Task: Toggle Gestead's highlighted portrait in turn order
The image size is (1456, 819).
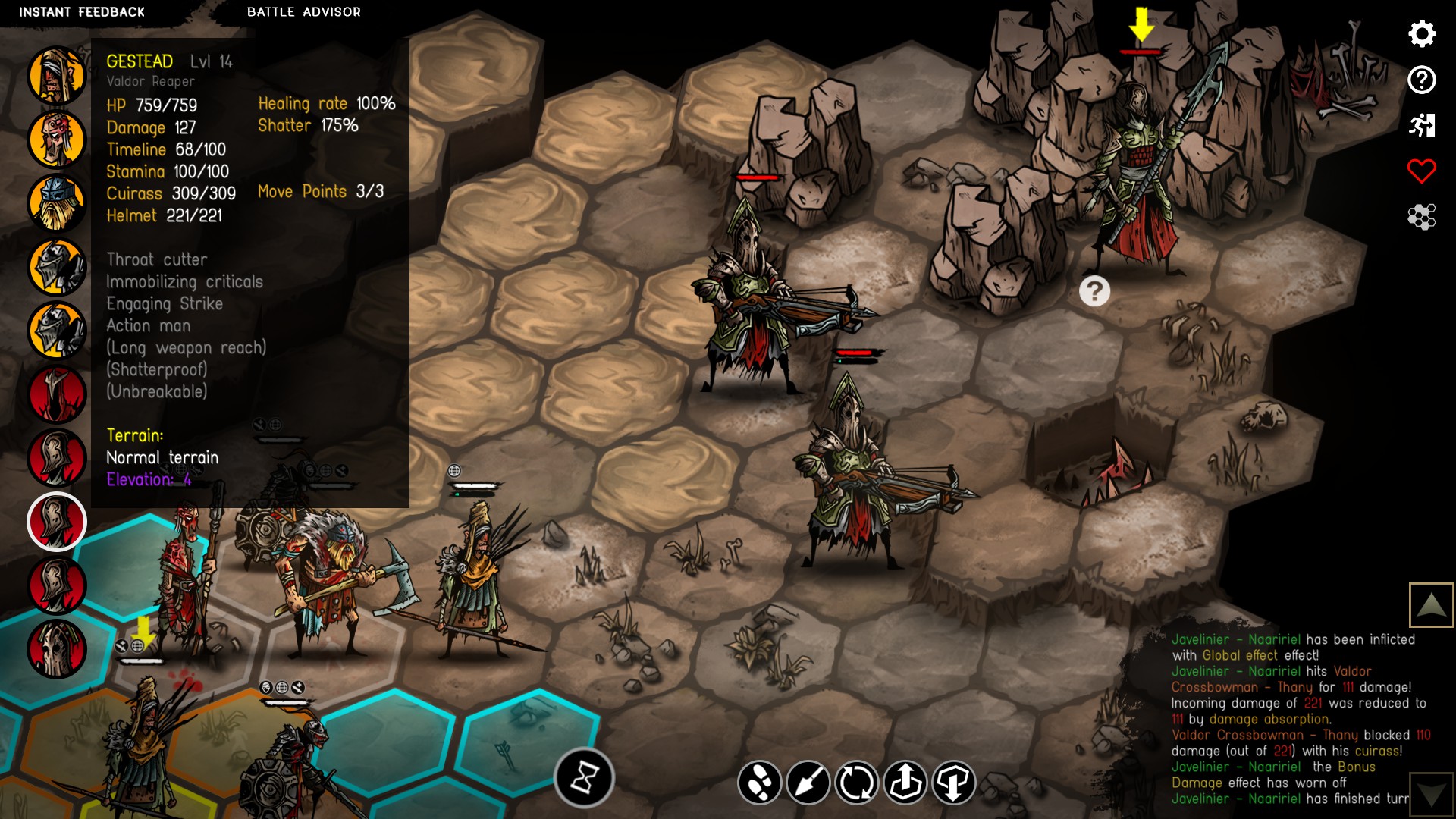Action: [57, 522]
